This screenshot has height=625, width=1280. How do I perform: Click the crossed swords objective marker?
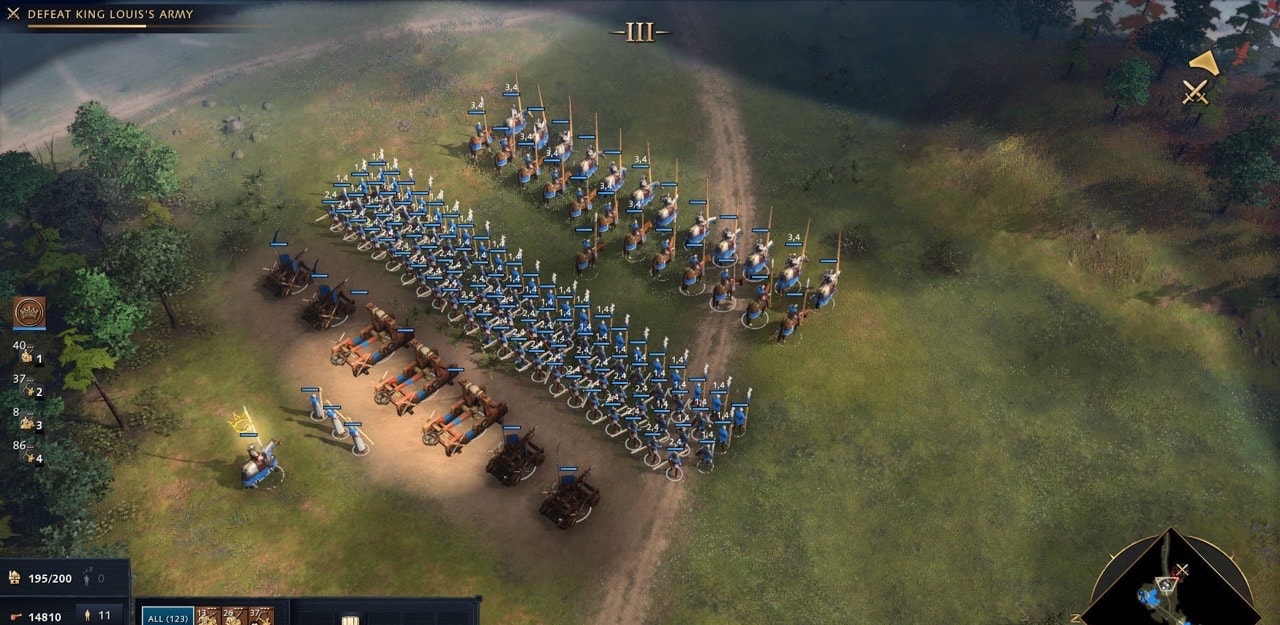[1195, 93]
